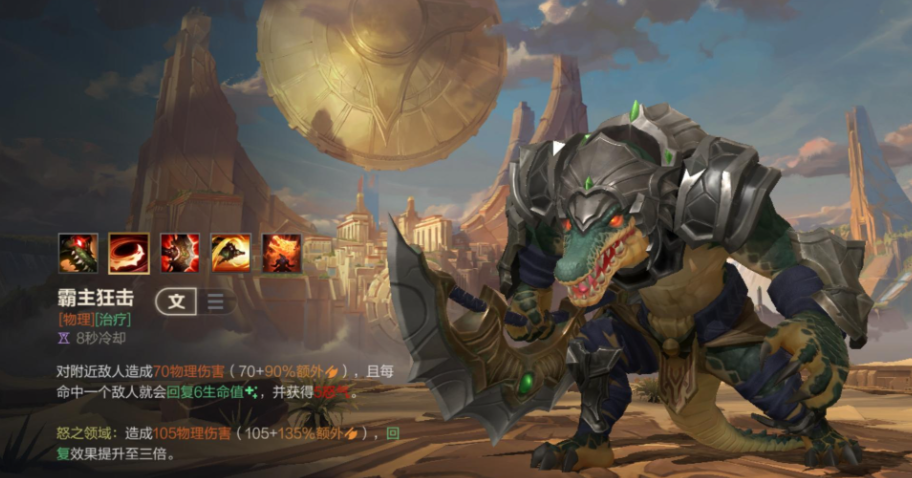Viewport: 912px width, 478px height.
Task: Switch to the three-line list detail view
Action: point(215,301)
